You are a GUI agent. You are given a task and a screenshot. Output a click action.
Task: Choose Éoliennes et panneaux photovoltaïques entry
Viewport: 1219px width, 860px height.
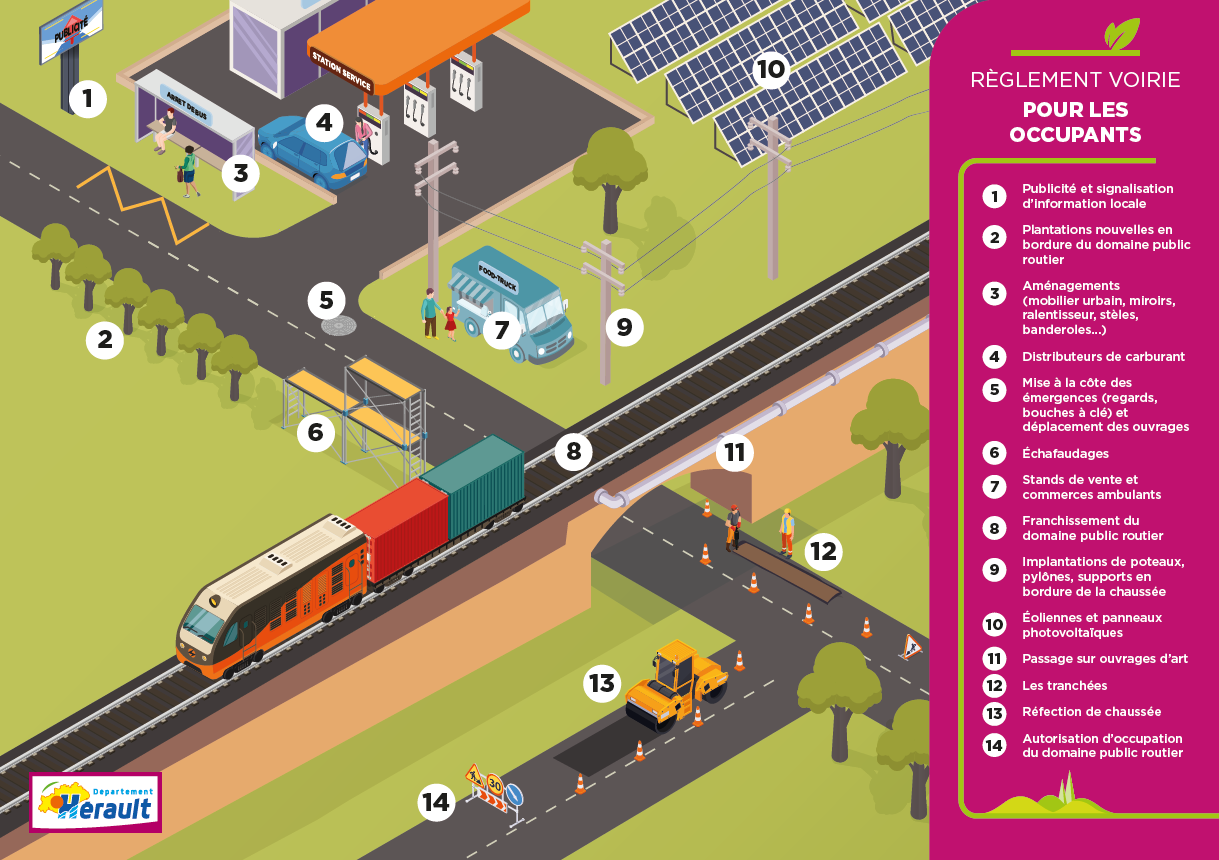(x=1091, y=625)
